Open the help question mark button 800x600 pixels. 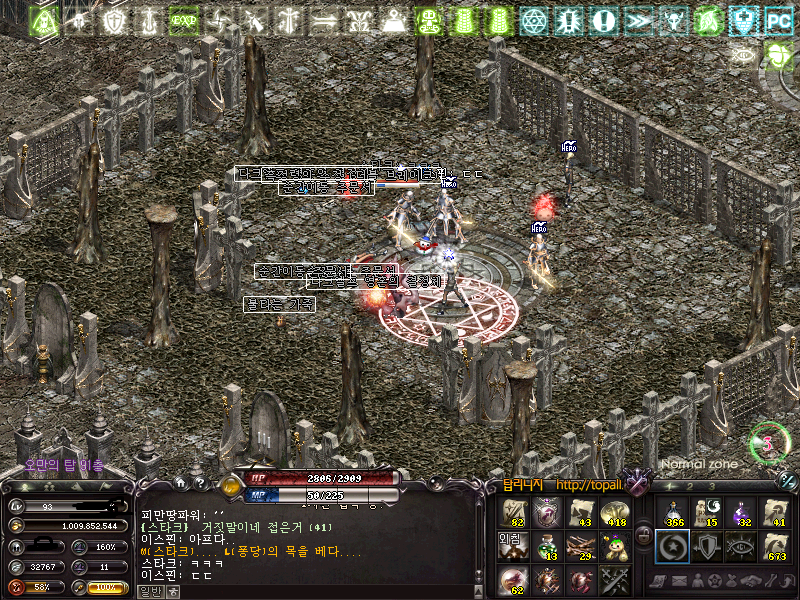pos(199,483)
